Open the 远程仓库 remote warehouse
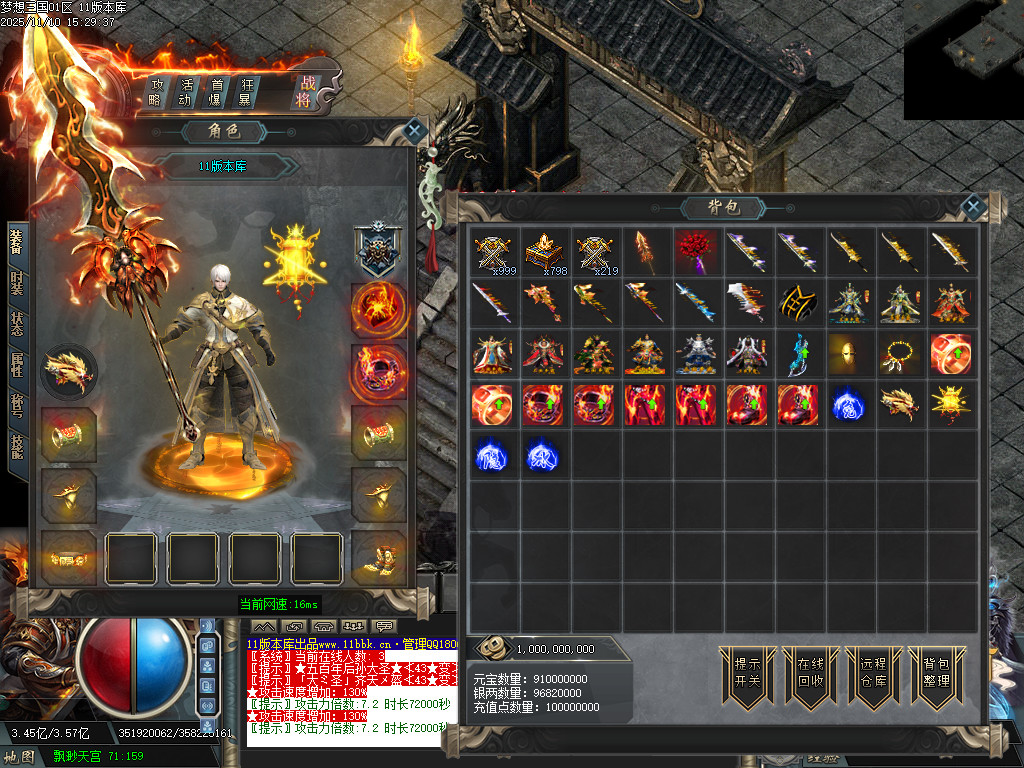Image resolution: width=1024 pixels, height=768 pixels. point(873,672)
